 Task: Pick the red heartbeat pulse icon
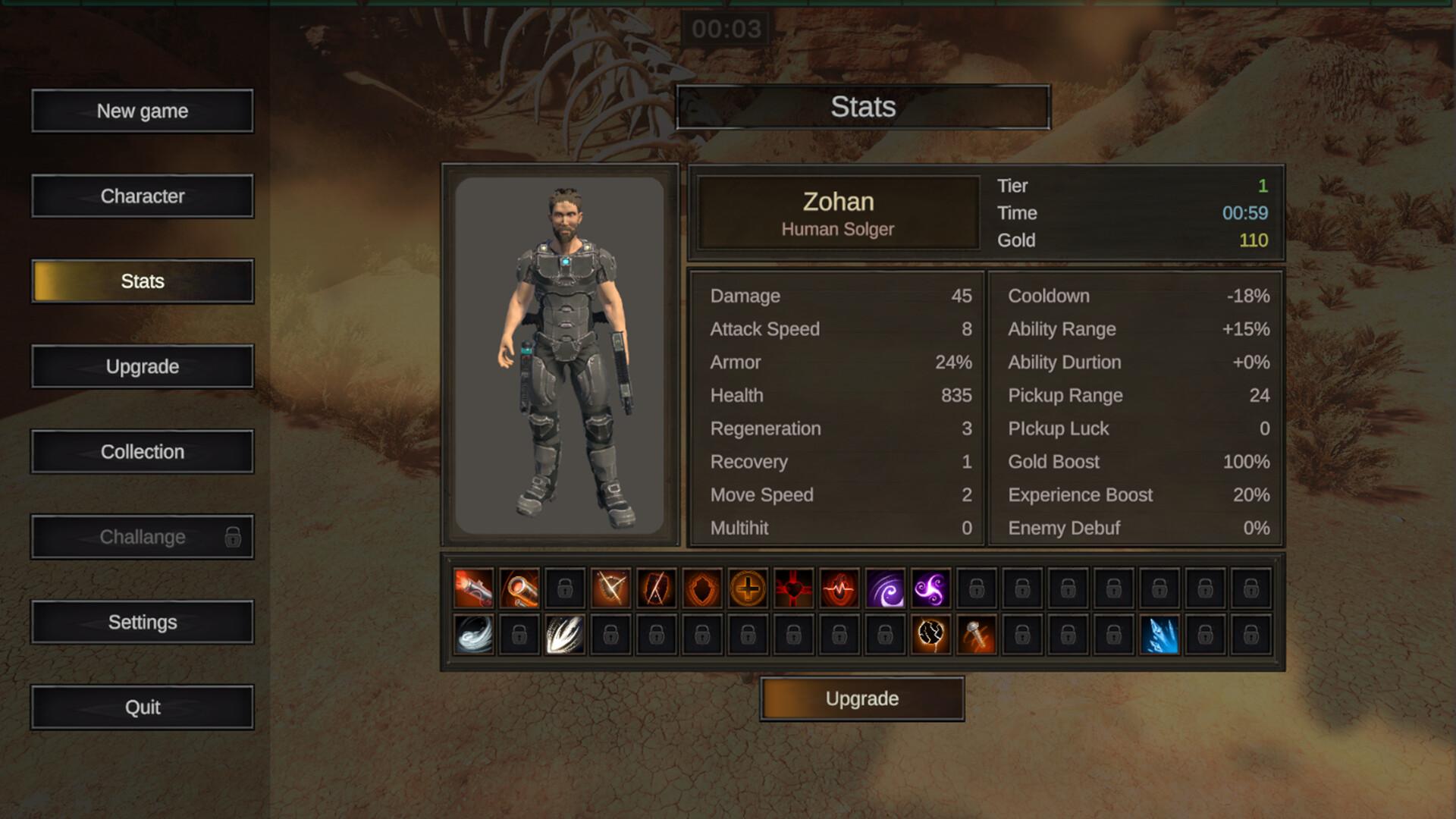click(839, 588)
